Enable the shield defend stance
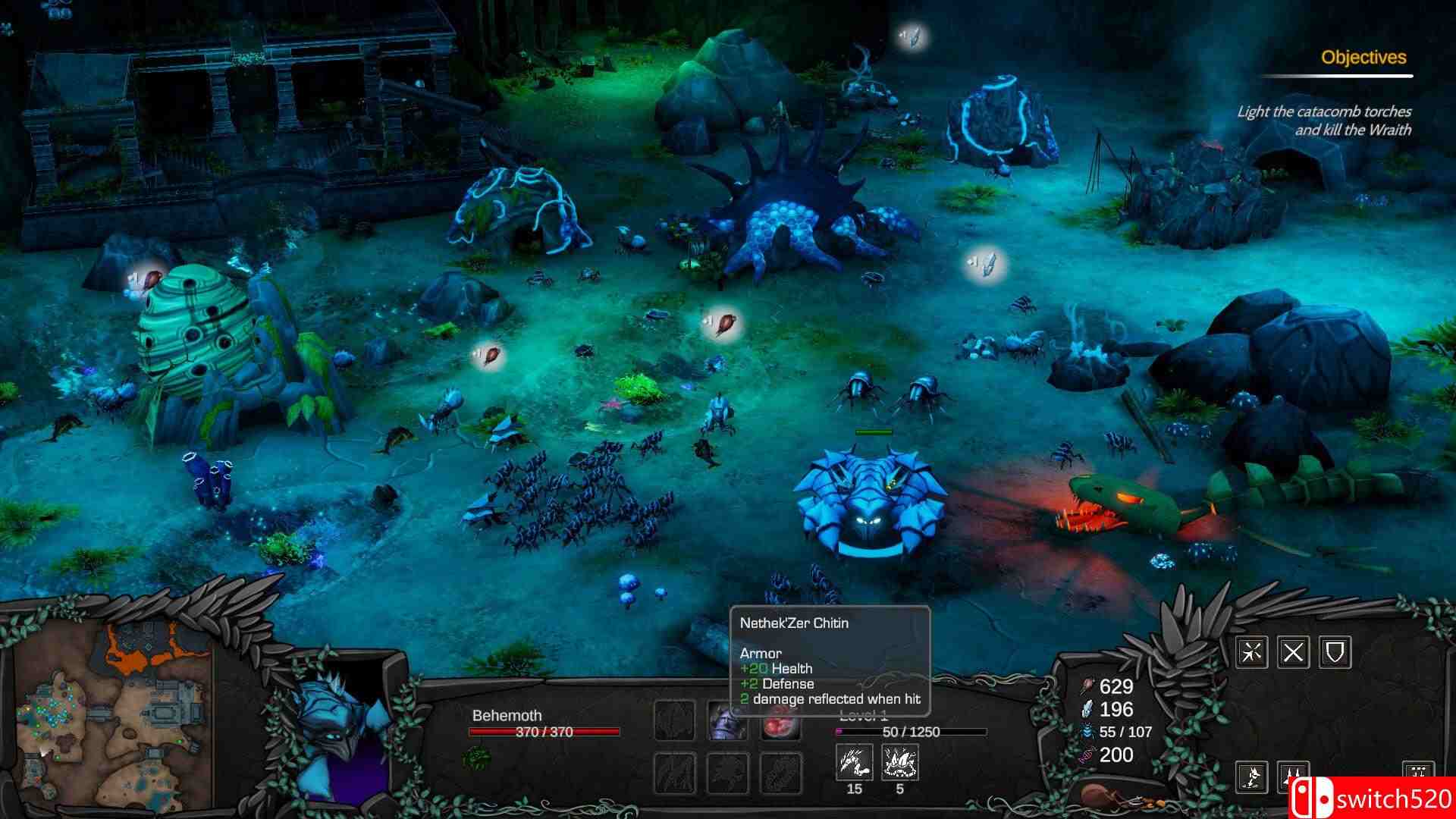The height and width of the screenshot is (819, 1456). click(1335, 652)
